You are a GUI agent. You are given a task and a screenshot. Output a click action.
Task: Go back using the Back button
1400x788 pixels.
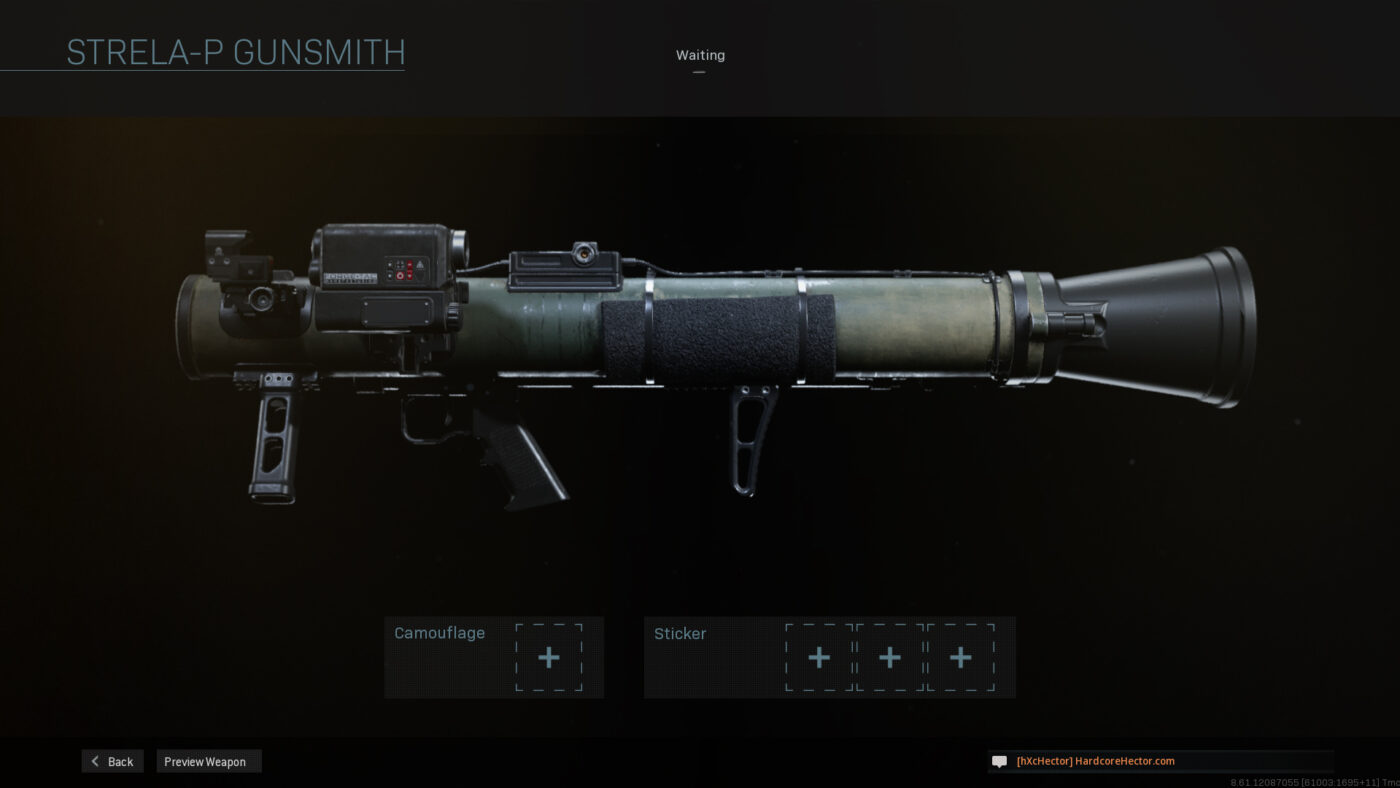tap(112, 761)
